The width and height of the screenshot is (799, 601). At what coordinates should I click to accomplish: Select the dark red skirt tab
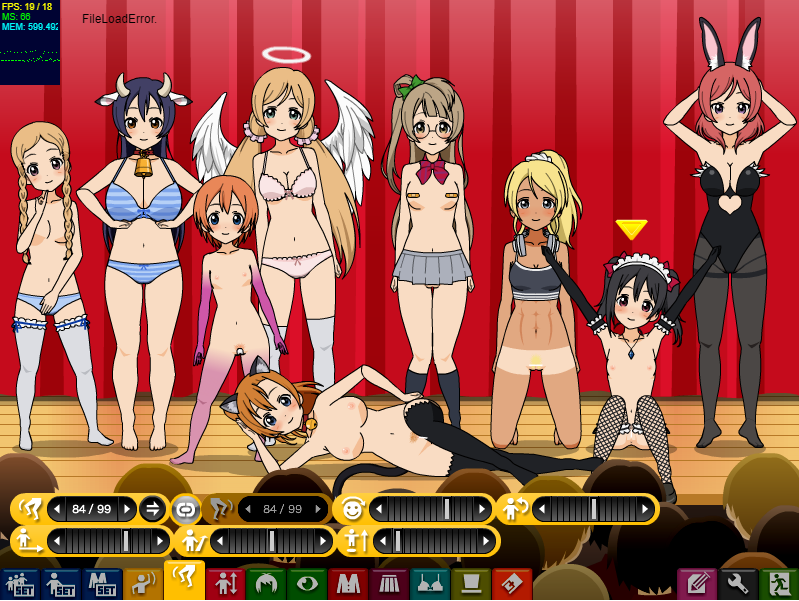click(389, 584)
